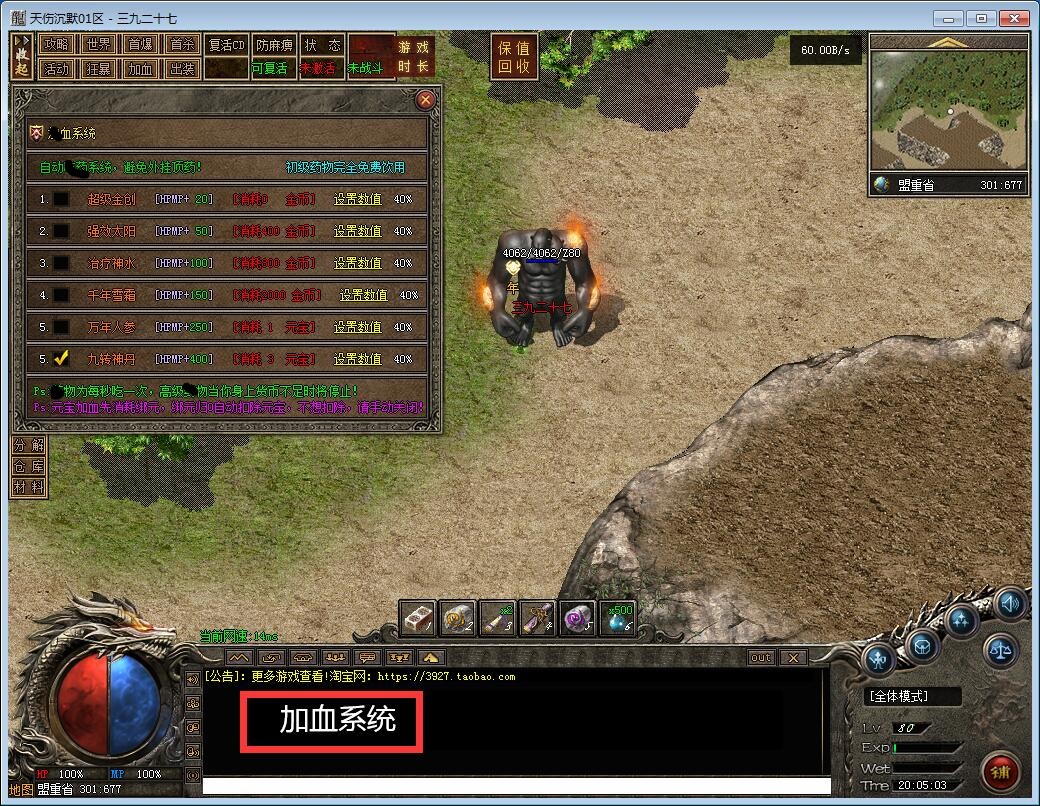Uncheck the 九转神丹 potion option
This screenshot has height=806, width=1040.
tap(62, 358)
